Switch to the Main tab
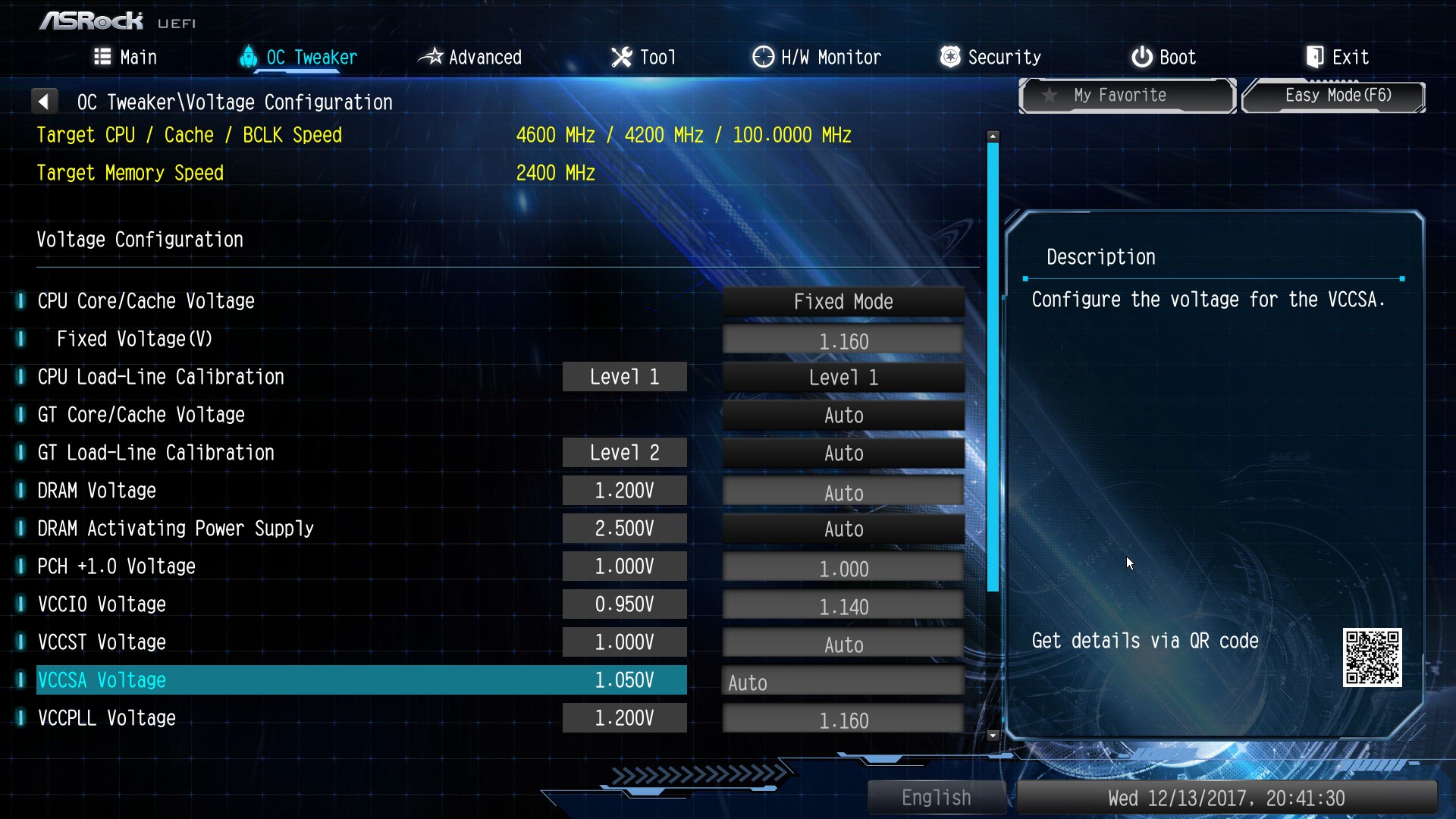The image size is (1456, 819). (x=126, y=58)
